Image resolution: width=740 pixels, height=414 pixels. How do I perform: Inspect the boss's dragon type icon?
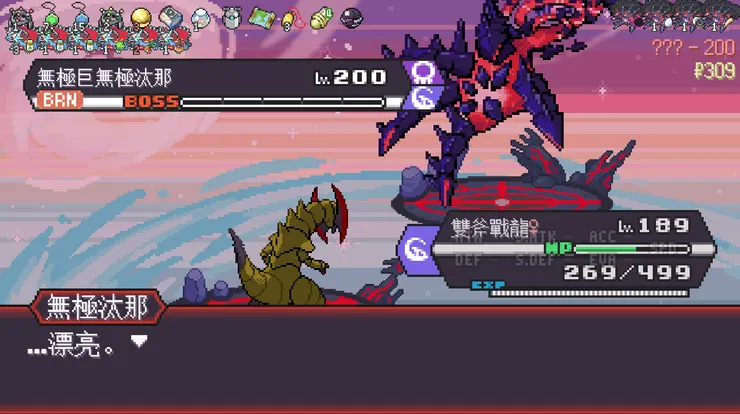[x=422, y=99]
